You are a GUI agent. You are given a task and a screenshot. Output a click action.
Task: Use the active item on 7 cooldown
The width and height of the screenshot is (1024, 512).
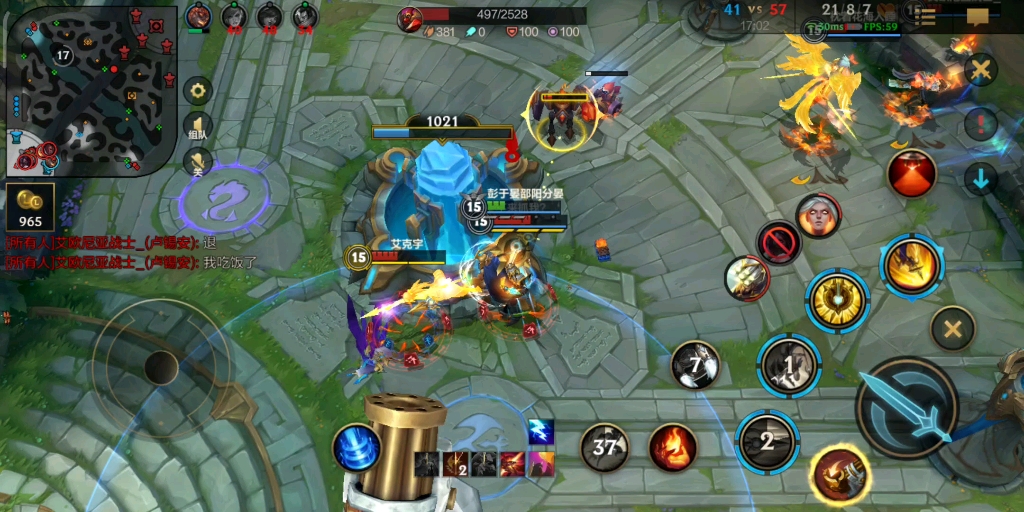(x=696, y=364)
